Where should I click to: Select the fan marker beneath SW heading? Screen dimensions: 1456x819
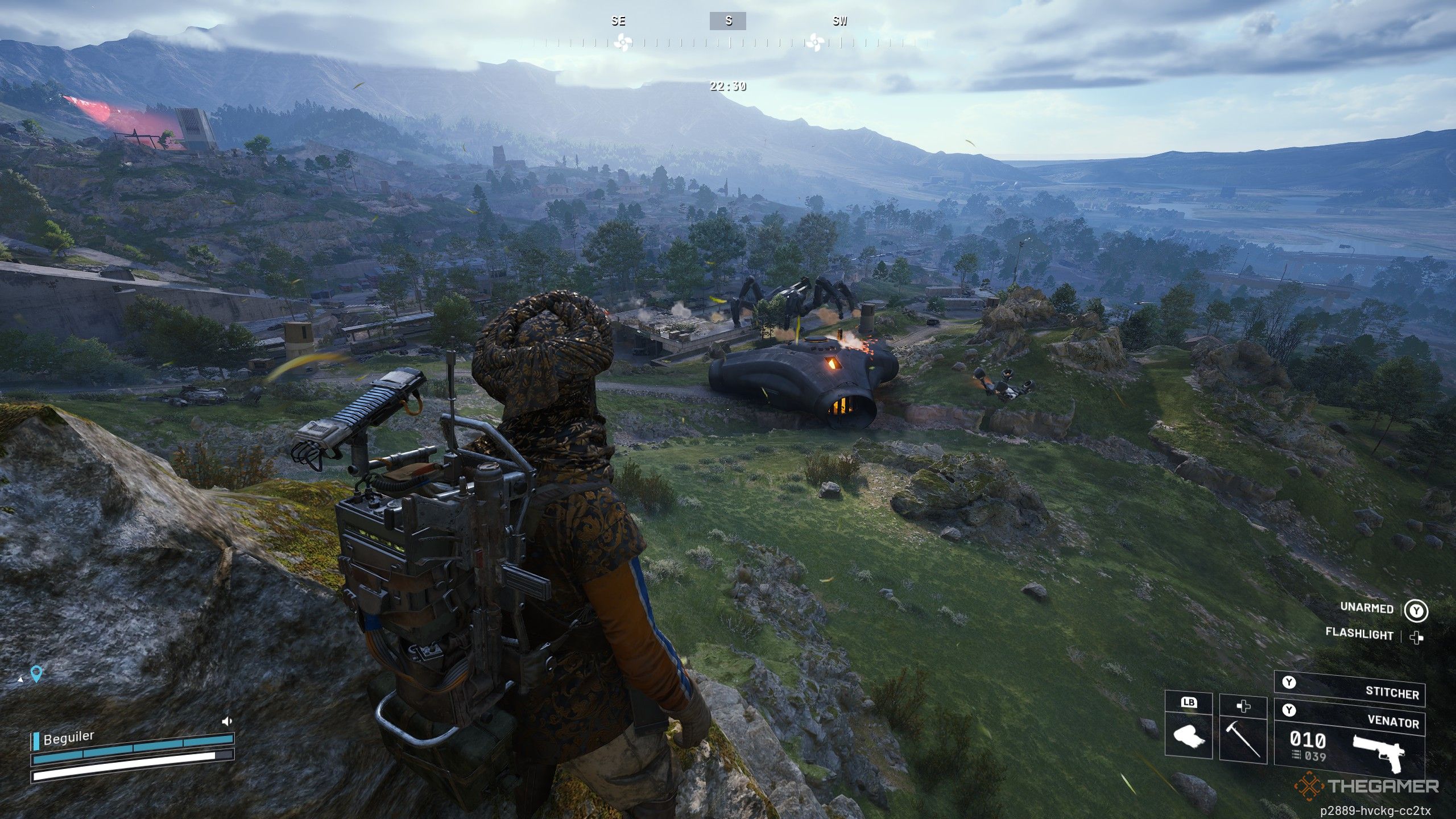(x=814, y=42)
